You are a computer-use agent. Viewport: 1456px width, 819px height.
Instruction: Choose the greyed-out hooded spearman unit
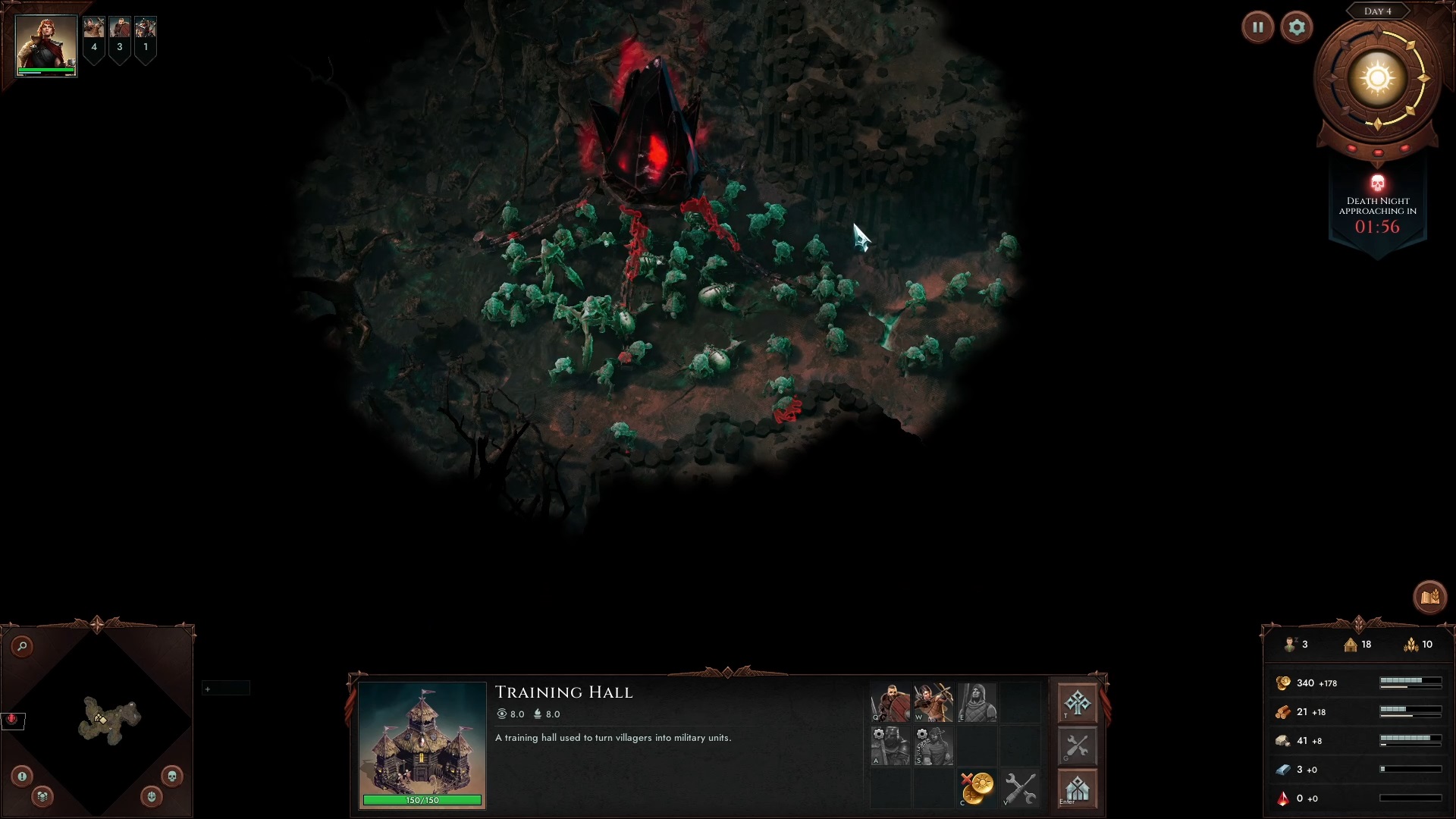[x=977, y=703]
